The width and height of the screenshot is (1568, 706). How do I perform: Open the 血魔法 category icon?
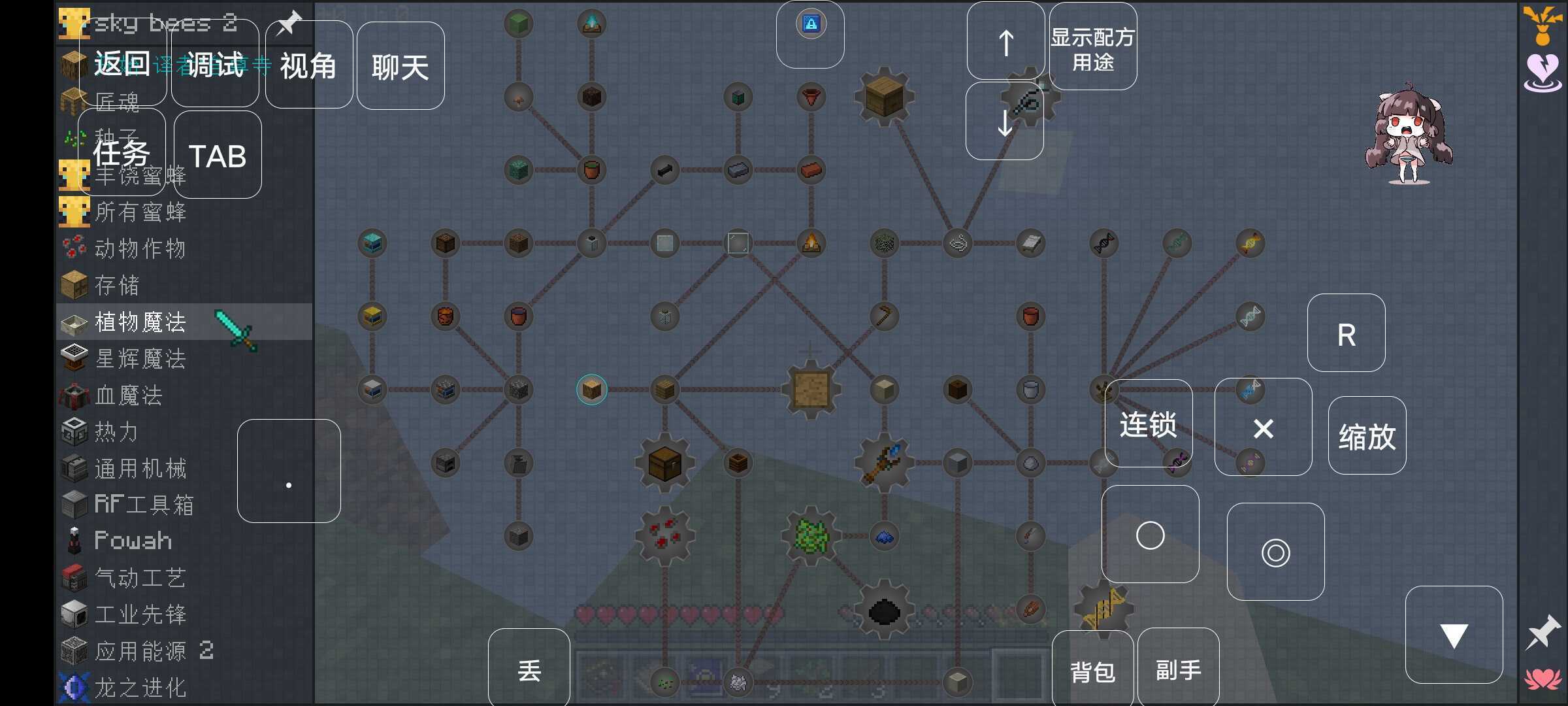[74, 395]
